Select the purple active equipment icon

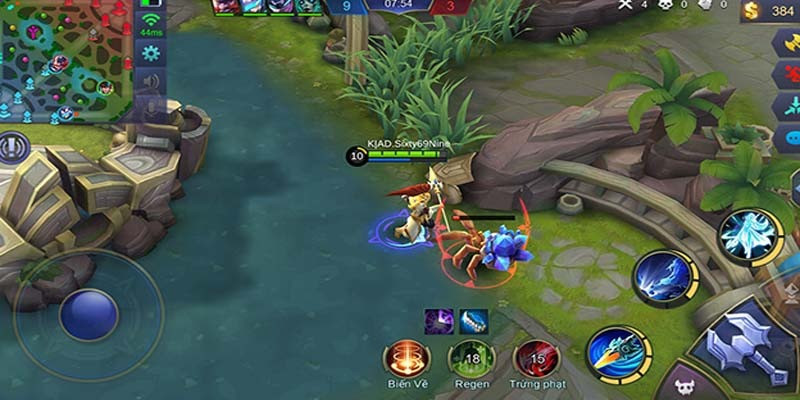[438, 320]
